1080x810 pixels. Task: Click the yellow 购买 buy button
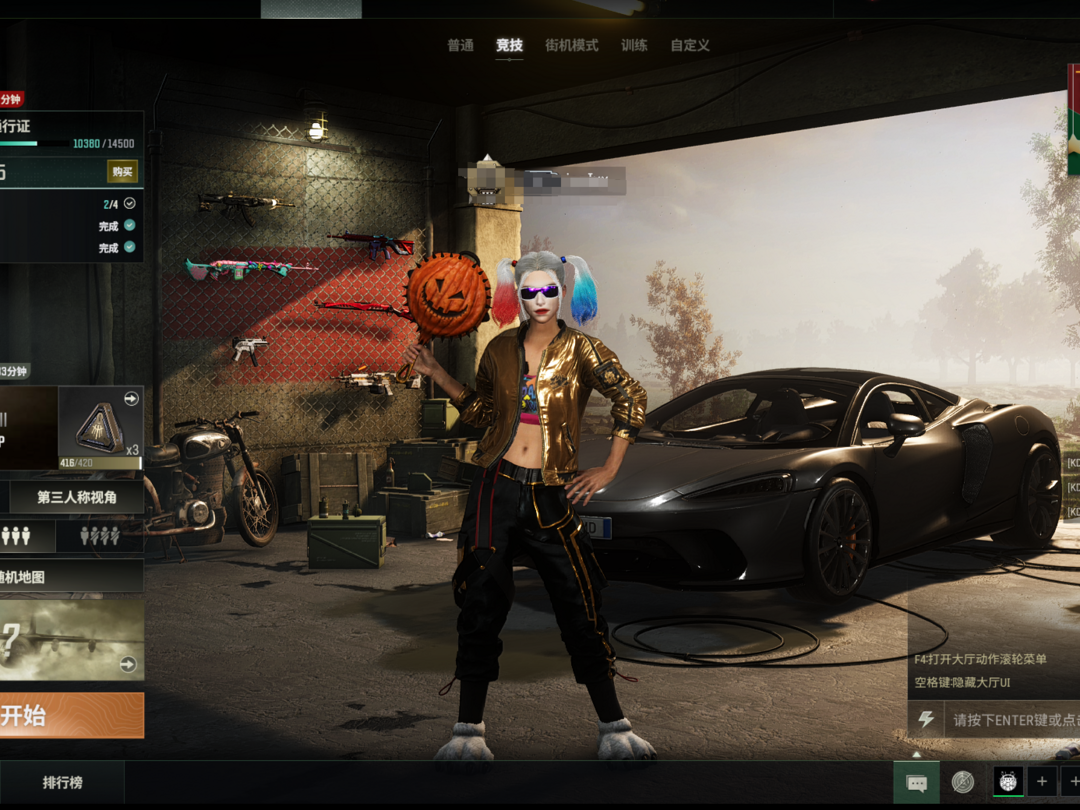point(122,172)
